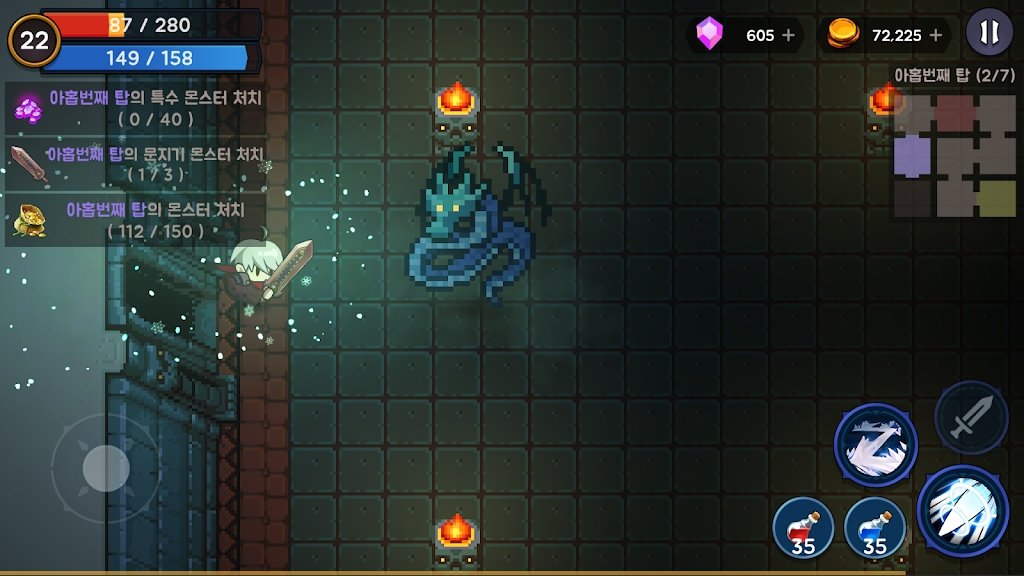Add more purple gems with the plus

click(789, 36)
